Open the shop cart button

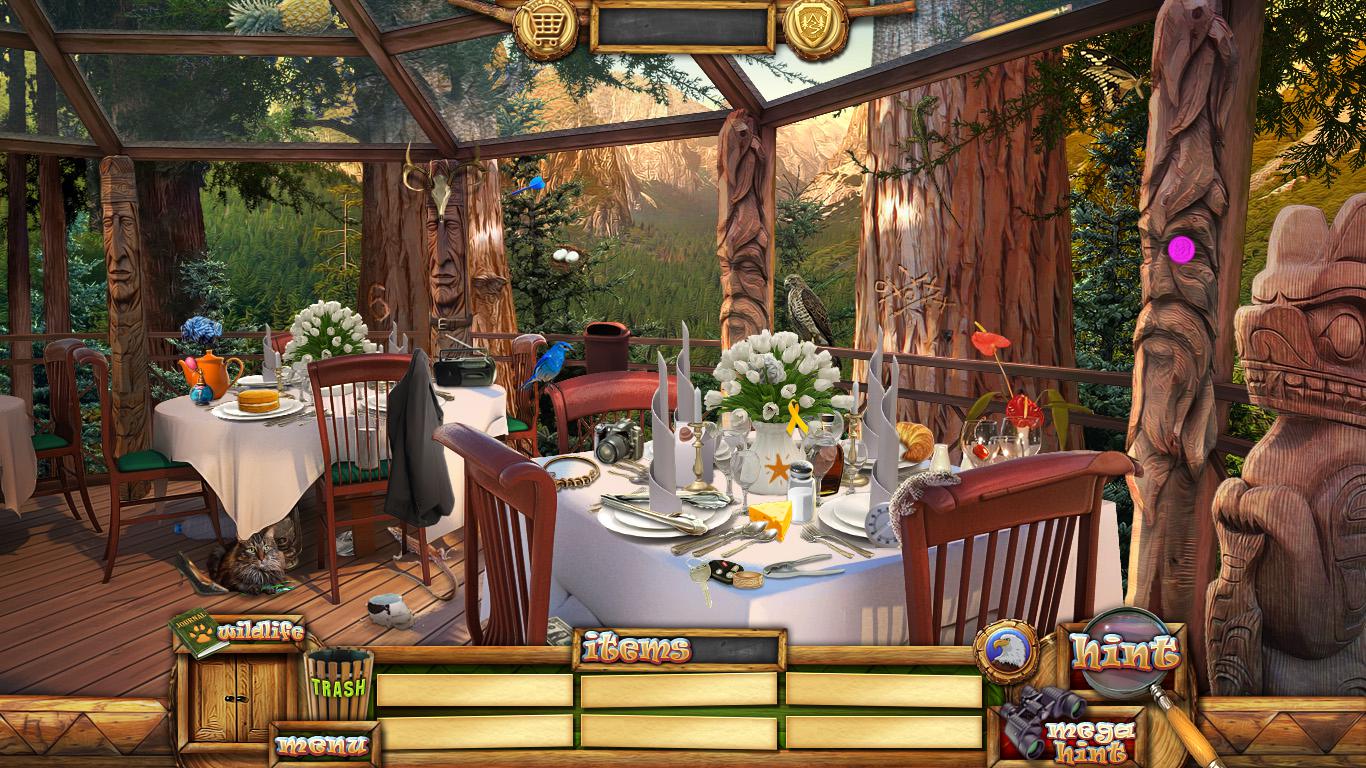(x=546, y=26)
